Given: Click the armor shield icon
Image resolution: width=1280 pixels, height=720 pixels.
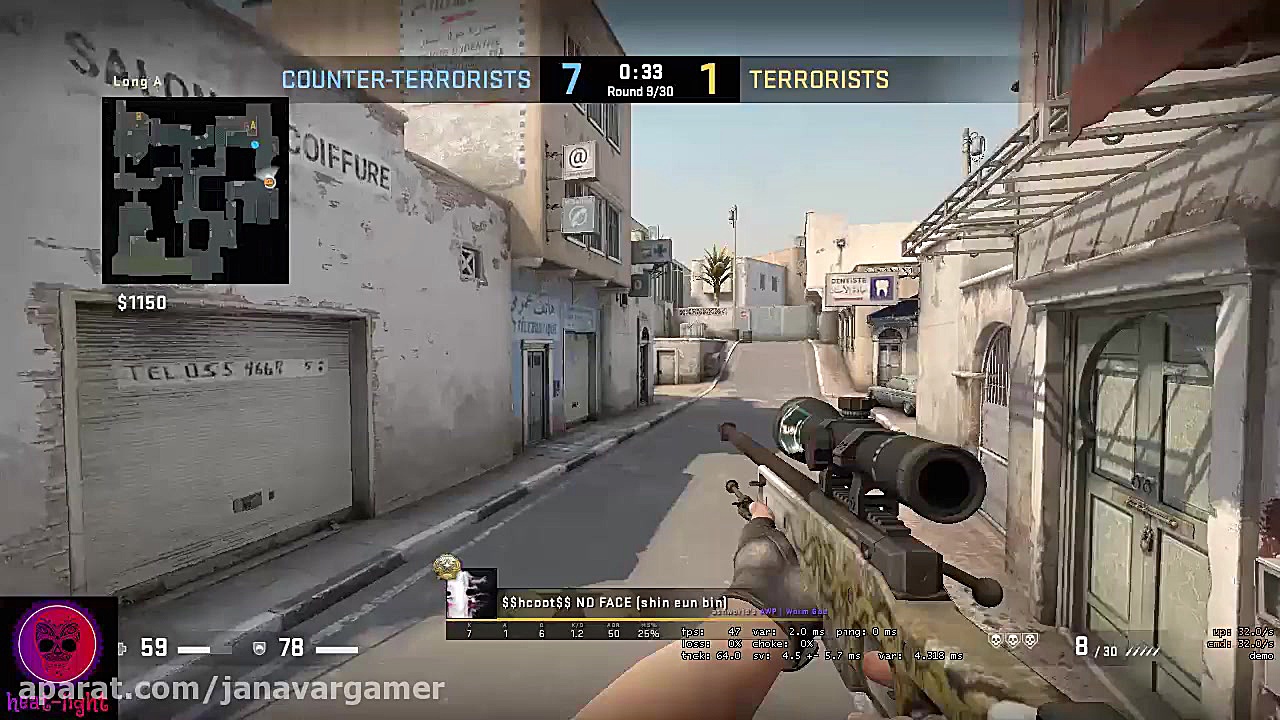Looking at the screenshot, I should [x=258, y=648].
